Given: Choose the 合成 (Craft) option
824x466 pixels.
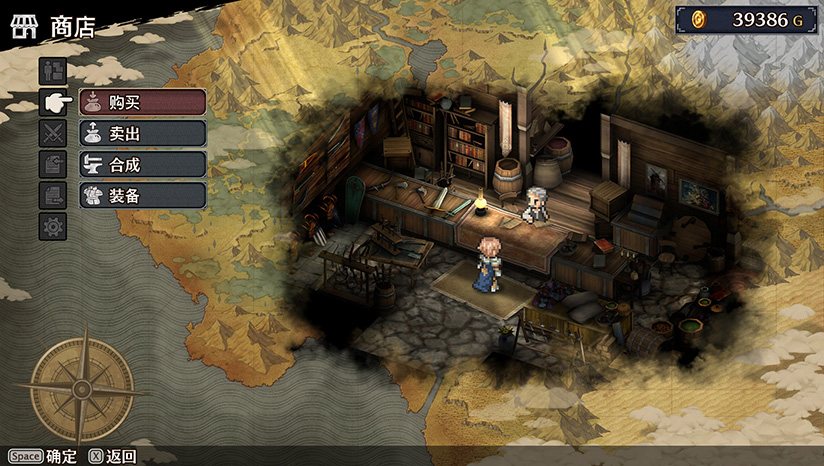Looking at the screenshot, I should 142,164.
